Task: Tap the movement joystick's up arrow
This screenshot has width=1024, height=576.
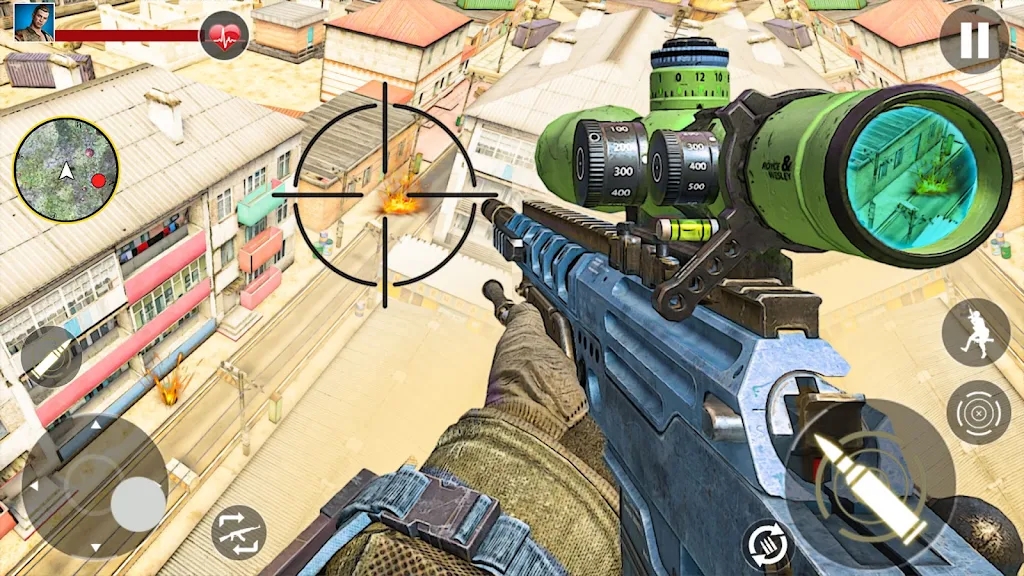Action: [96, 425]
